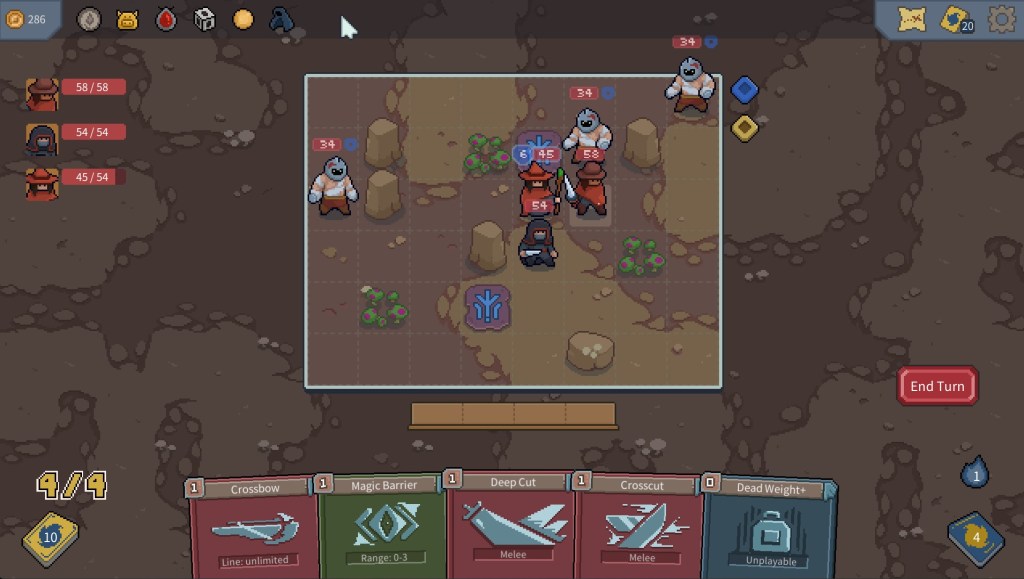The width and height of the screenshot is (1024, 579).
Task: Pick the Deep Cut card
Action: (x=512, y=522)
